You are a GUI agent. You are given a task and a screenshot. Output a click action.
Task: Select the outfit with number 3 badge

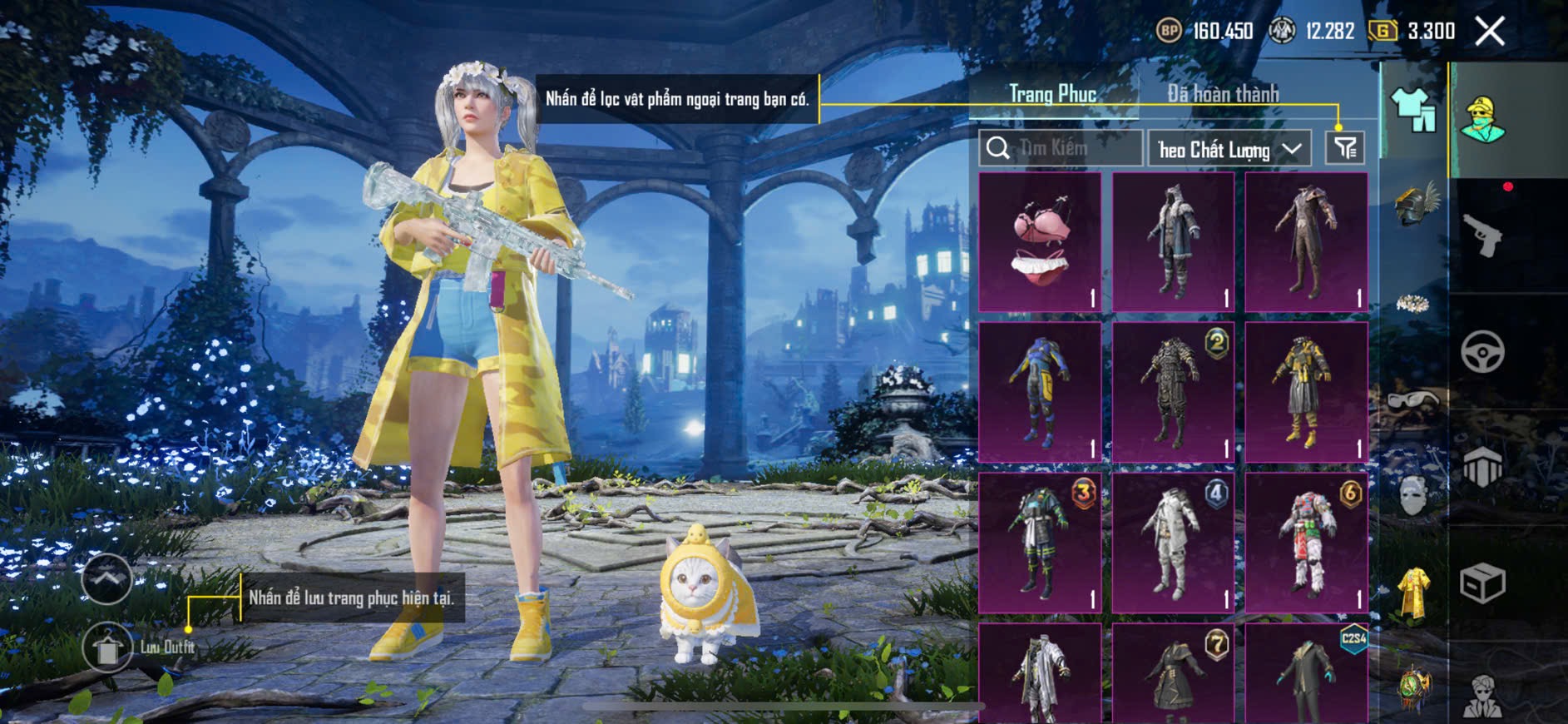(x=1040, y=543)
